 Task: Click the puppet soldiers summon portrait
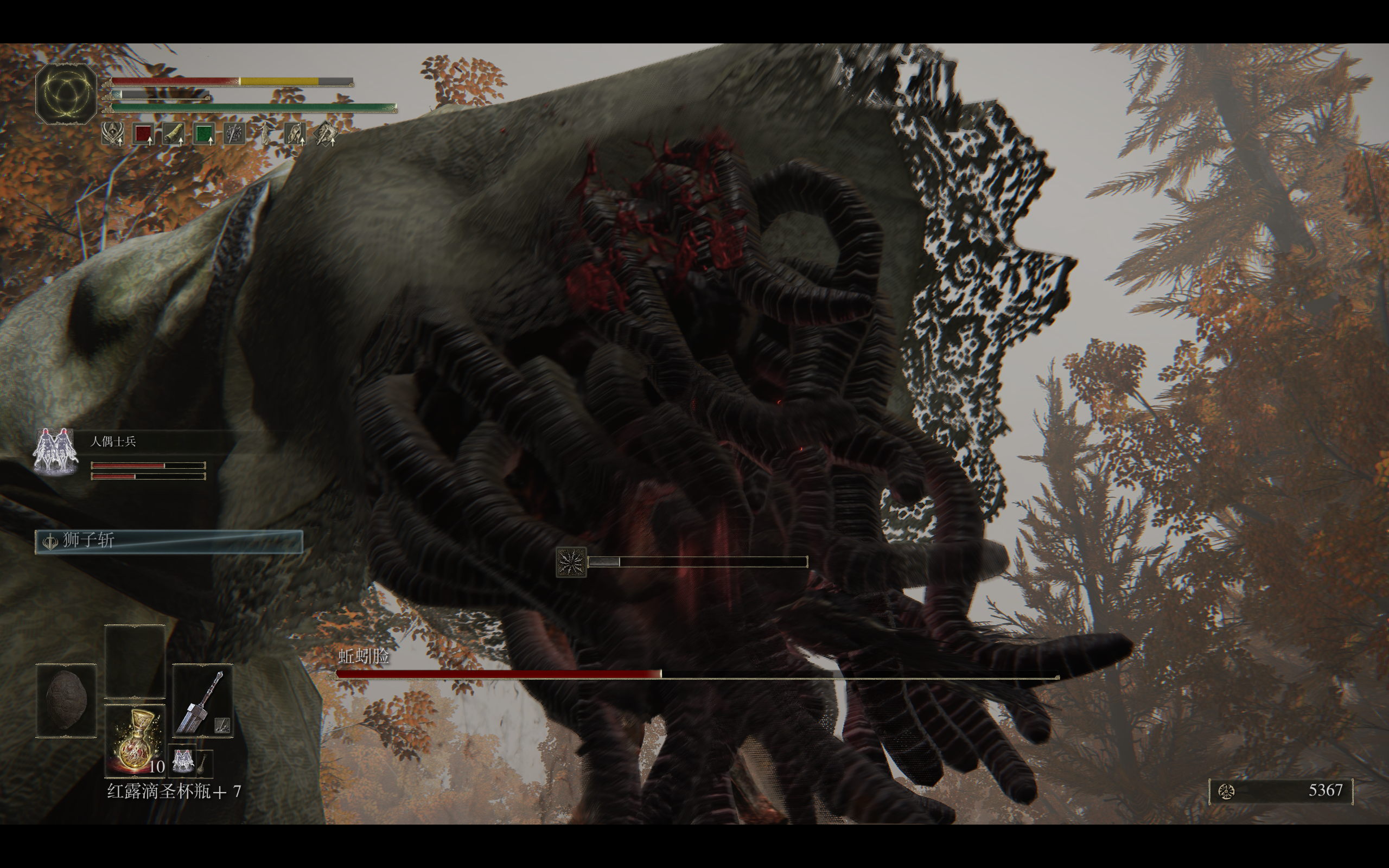point(56,451)
